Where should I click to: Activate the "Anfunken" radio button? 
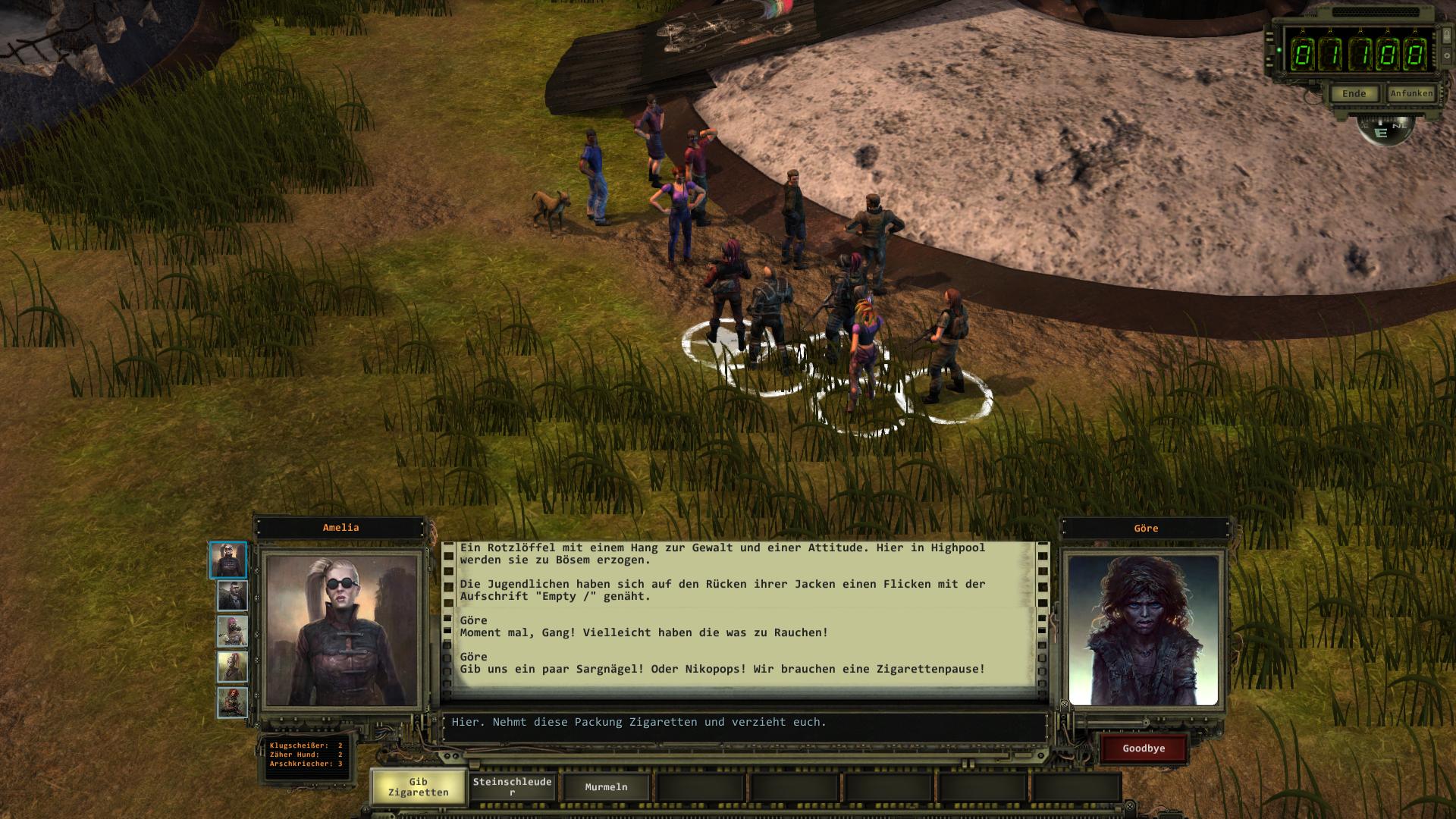pos(1411,93)
